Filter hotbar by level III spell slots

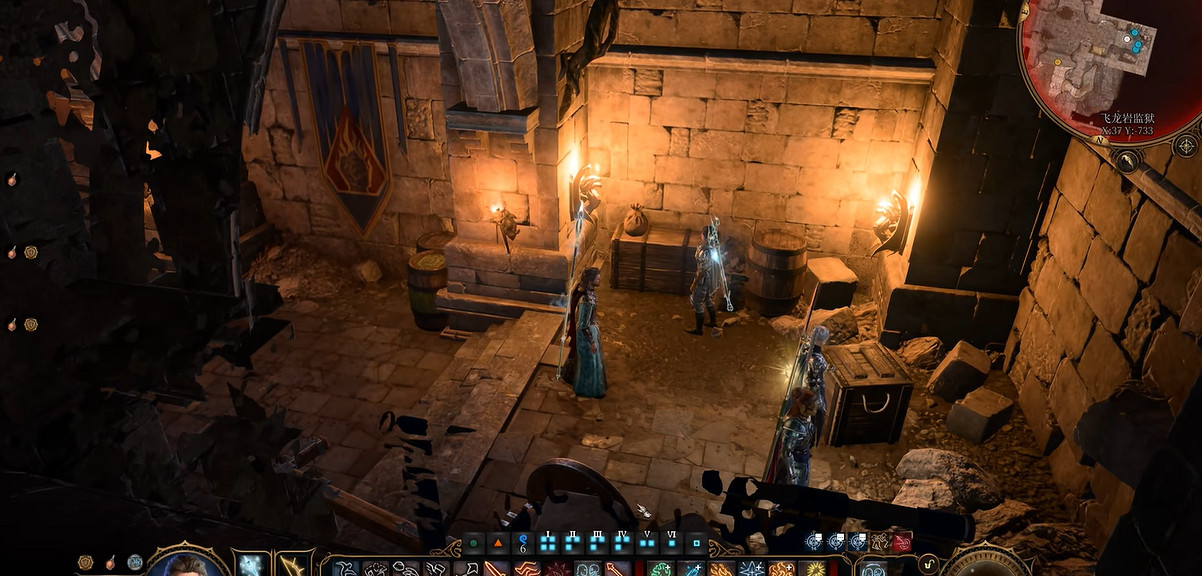(598, 543)
